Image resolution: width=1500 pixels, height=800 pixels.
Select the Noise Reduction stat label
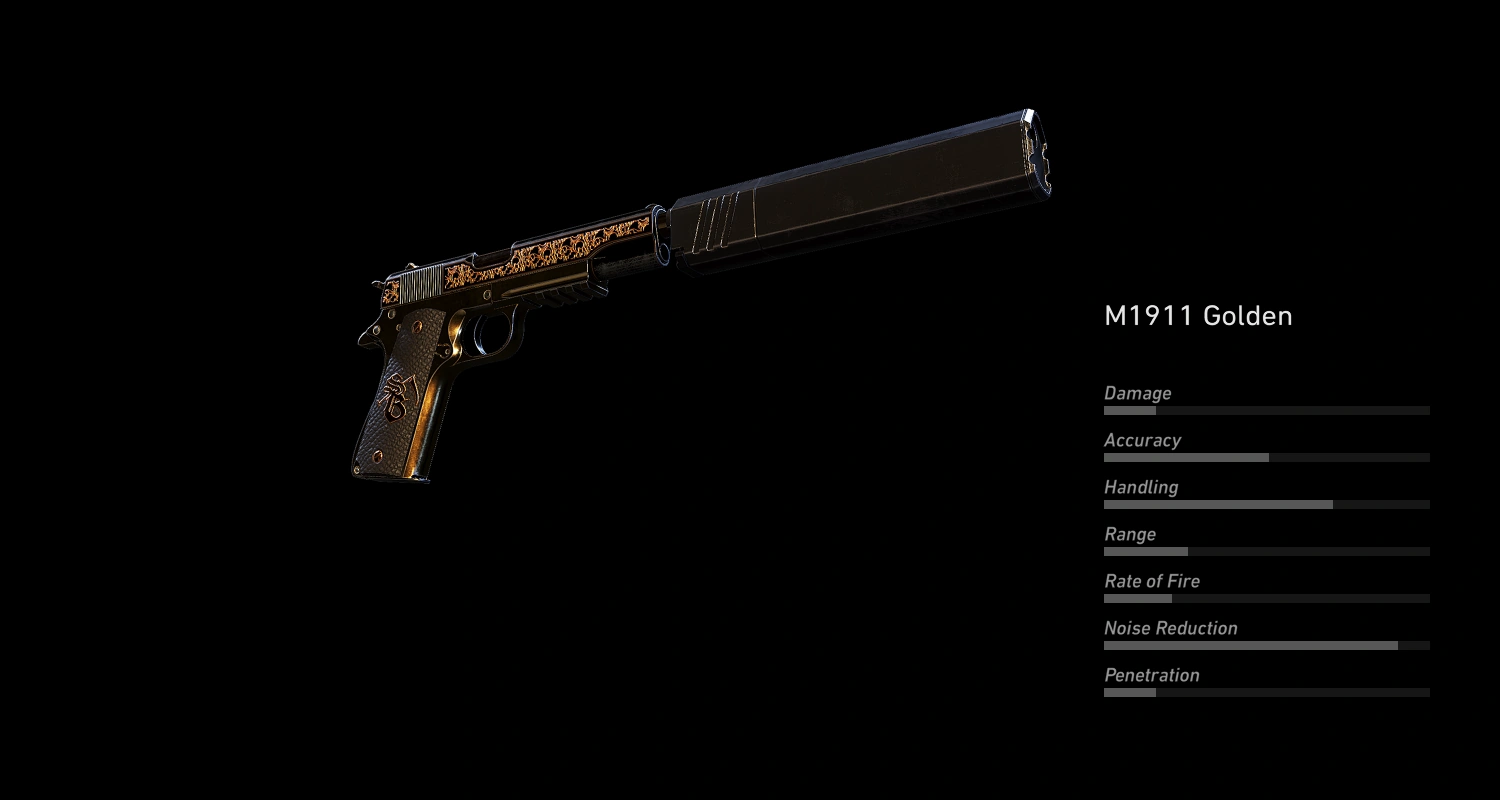click(x=1170, y=628)
